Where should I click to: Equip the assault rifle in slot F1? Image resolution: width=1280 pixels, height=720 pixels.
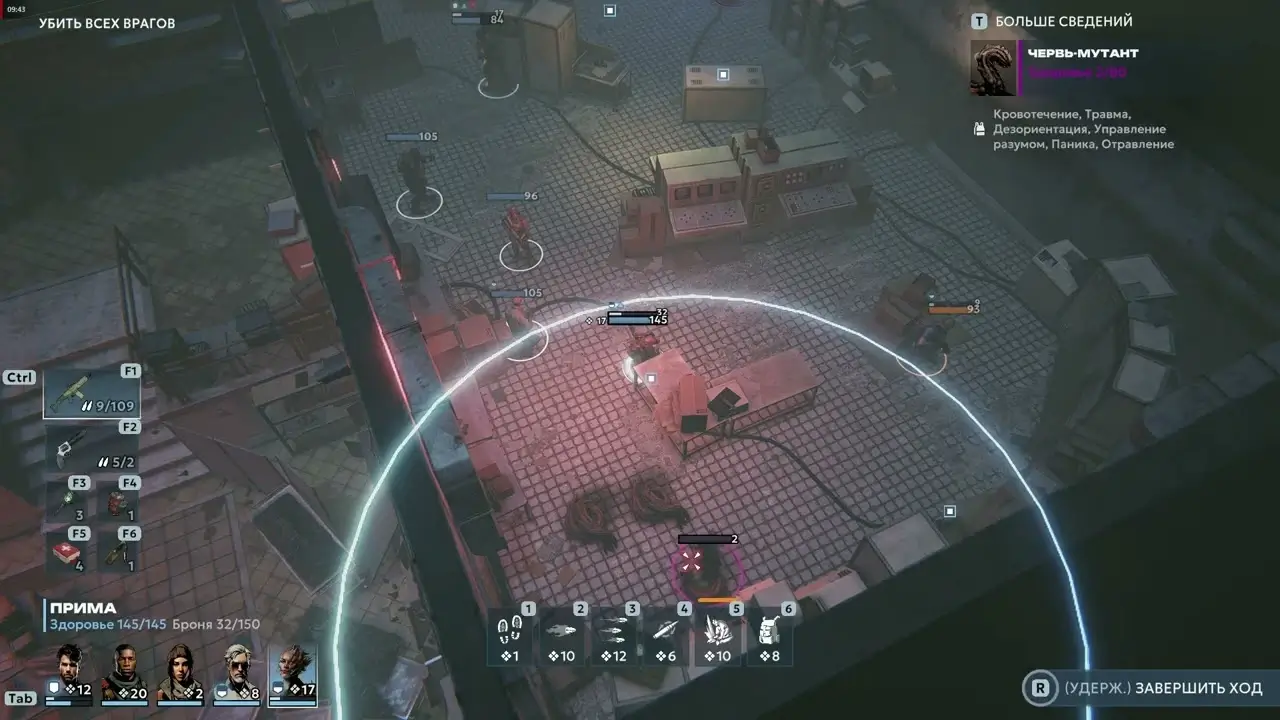point(90,390)
